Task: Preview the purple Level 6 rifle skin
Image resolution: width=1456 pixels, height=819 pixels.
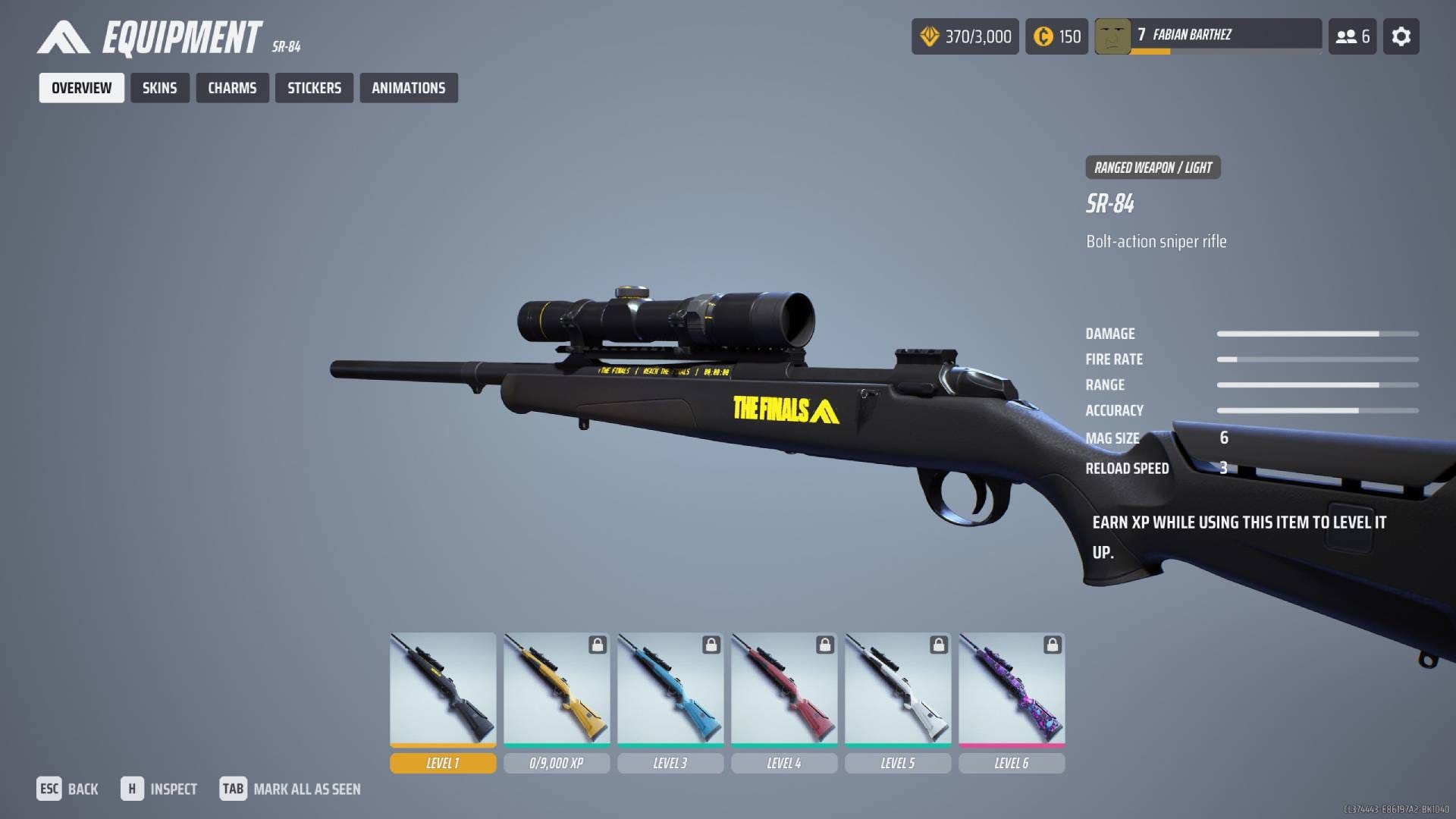Action: tap(1012, 690)
